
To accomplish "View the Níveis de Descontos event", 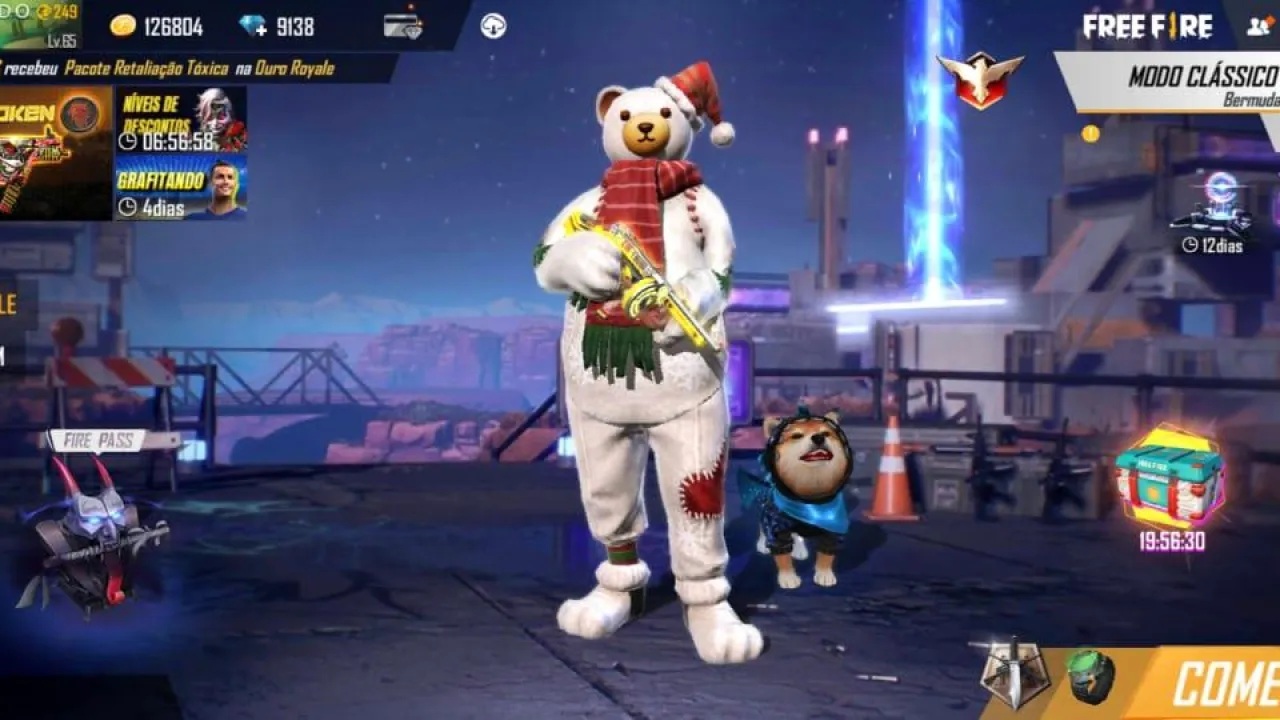I will click(181, 120).
